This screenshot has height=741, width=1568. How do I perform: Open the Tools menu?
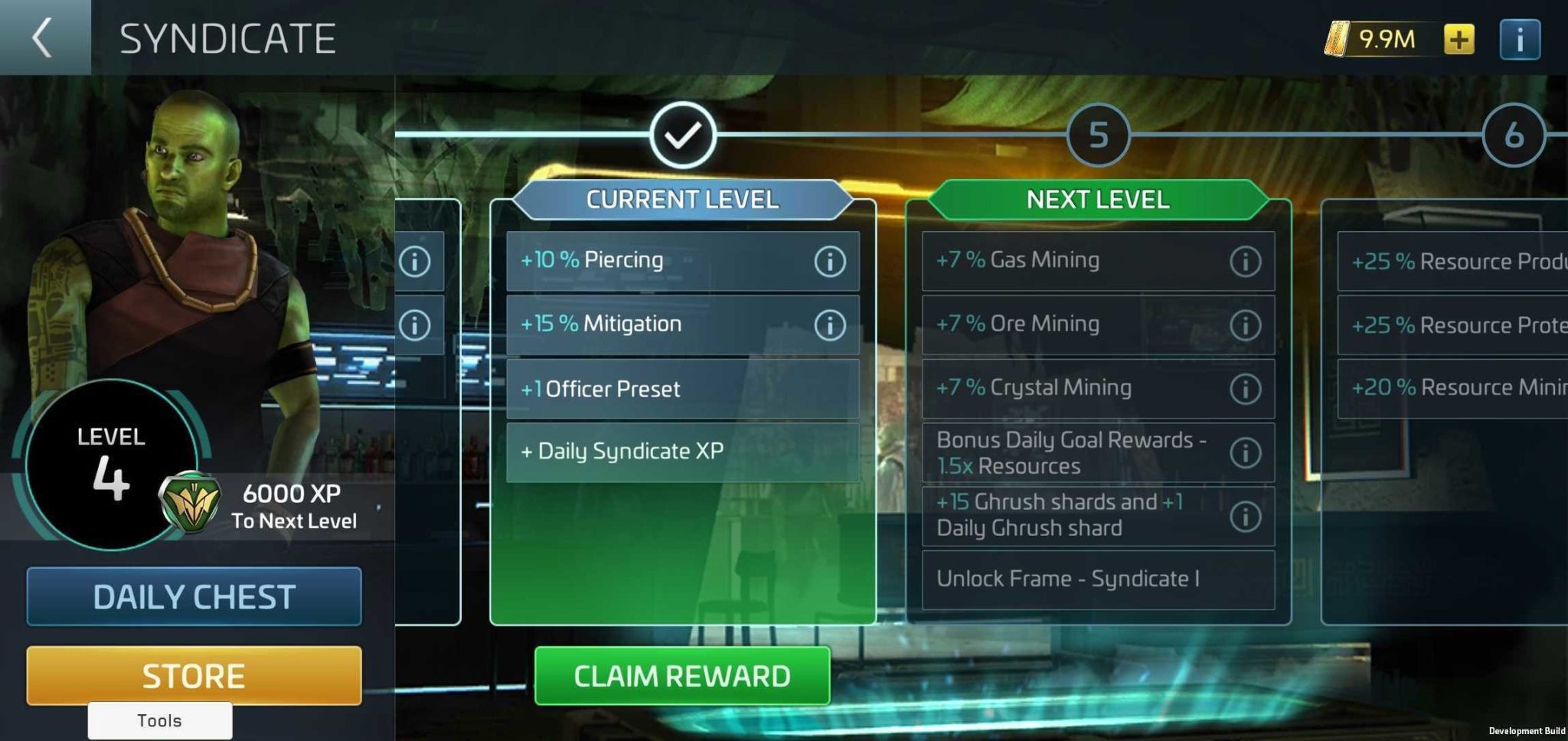click(159, 720)
